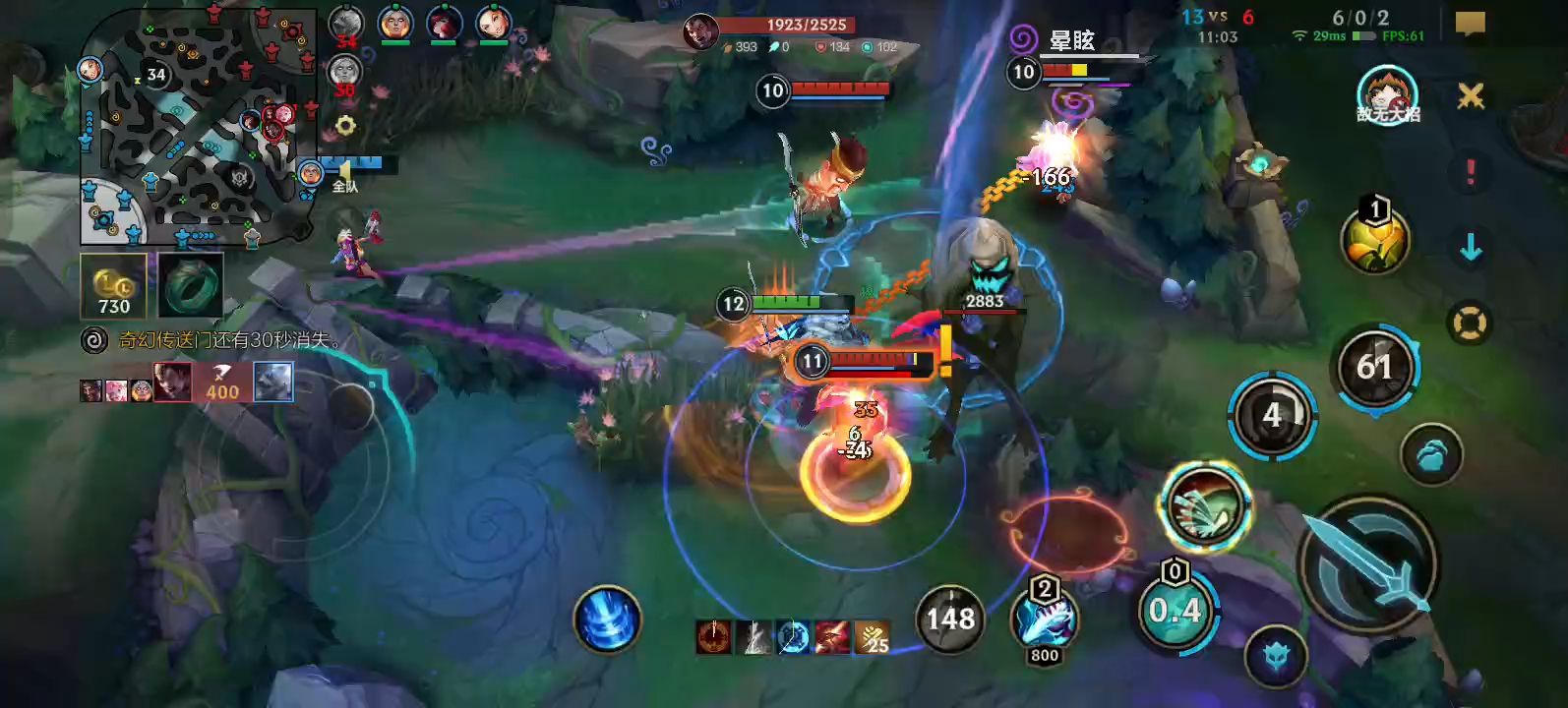Screen dimensions: 1568x708
Task: Use the golden fruit item slot
Action: pyautogui.click(x=1374, y=241)
